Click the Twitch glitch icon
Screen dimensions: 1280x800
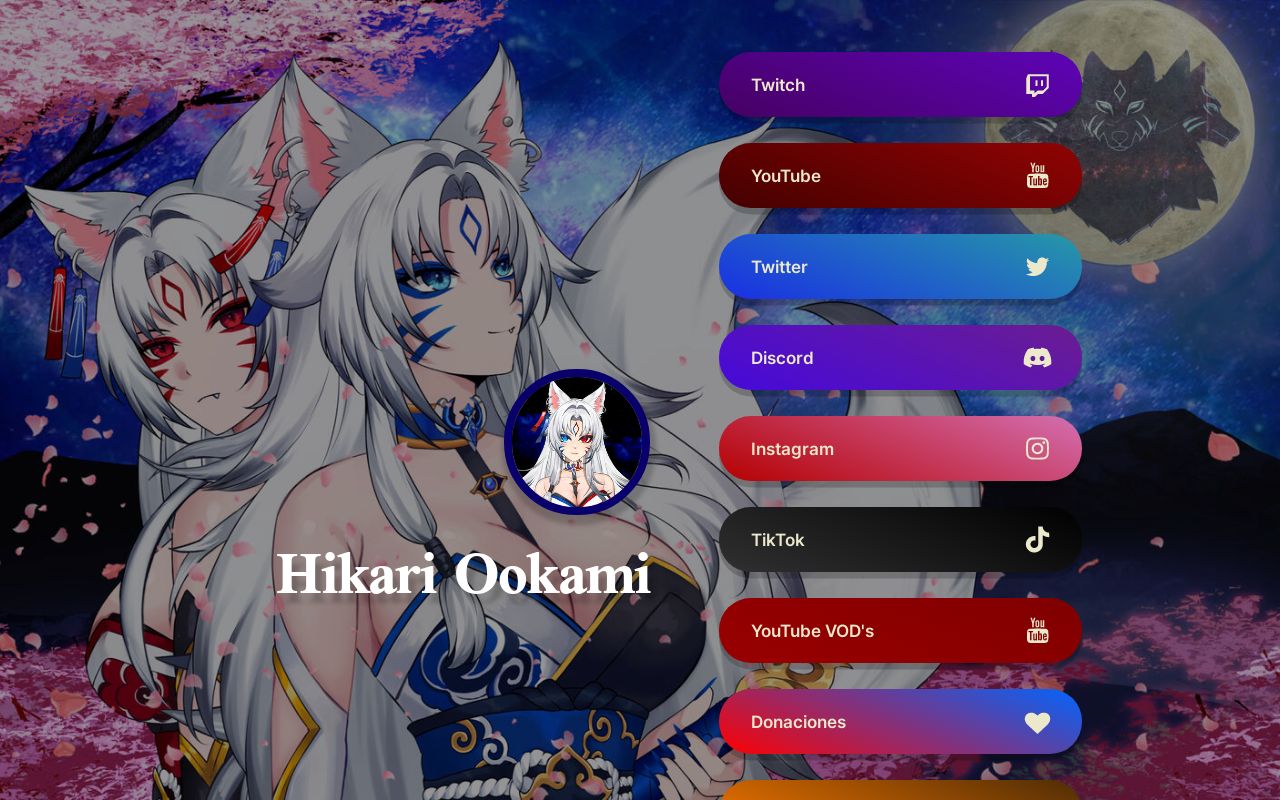click(x=1037, y=85)
